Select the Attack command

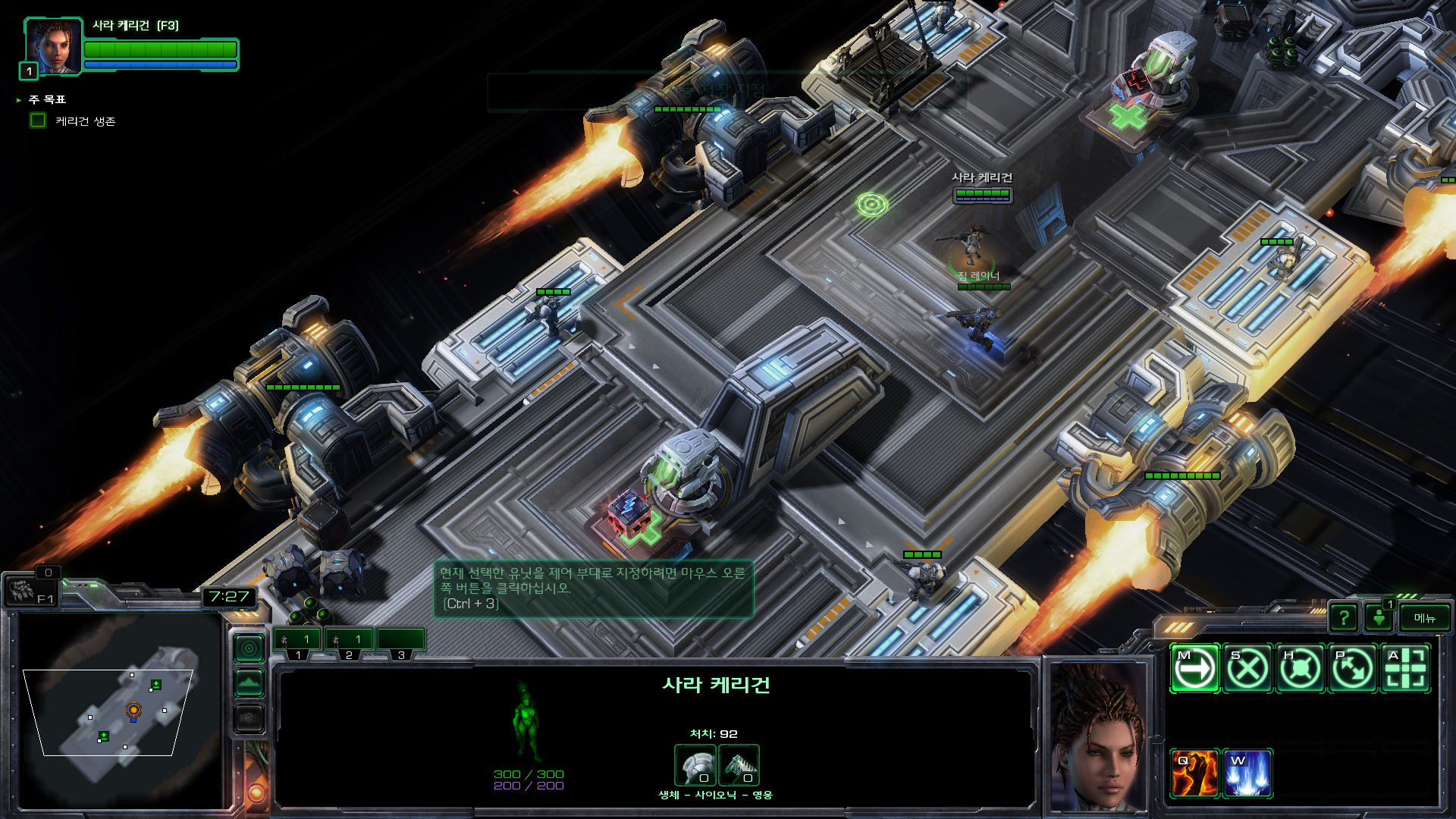click(1405, 669)
